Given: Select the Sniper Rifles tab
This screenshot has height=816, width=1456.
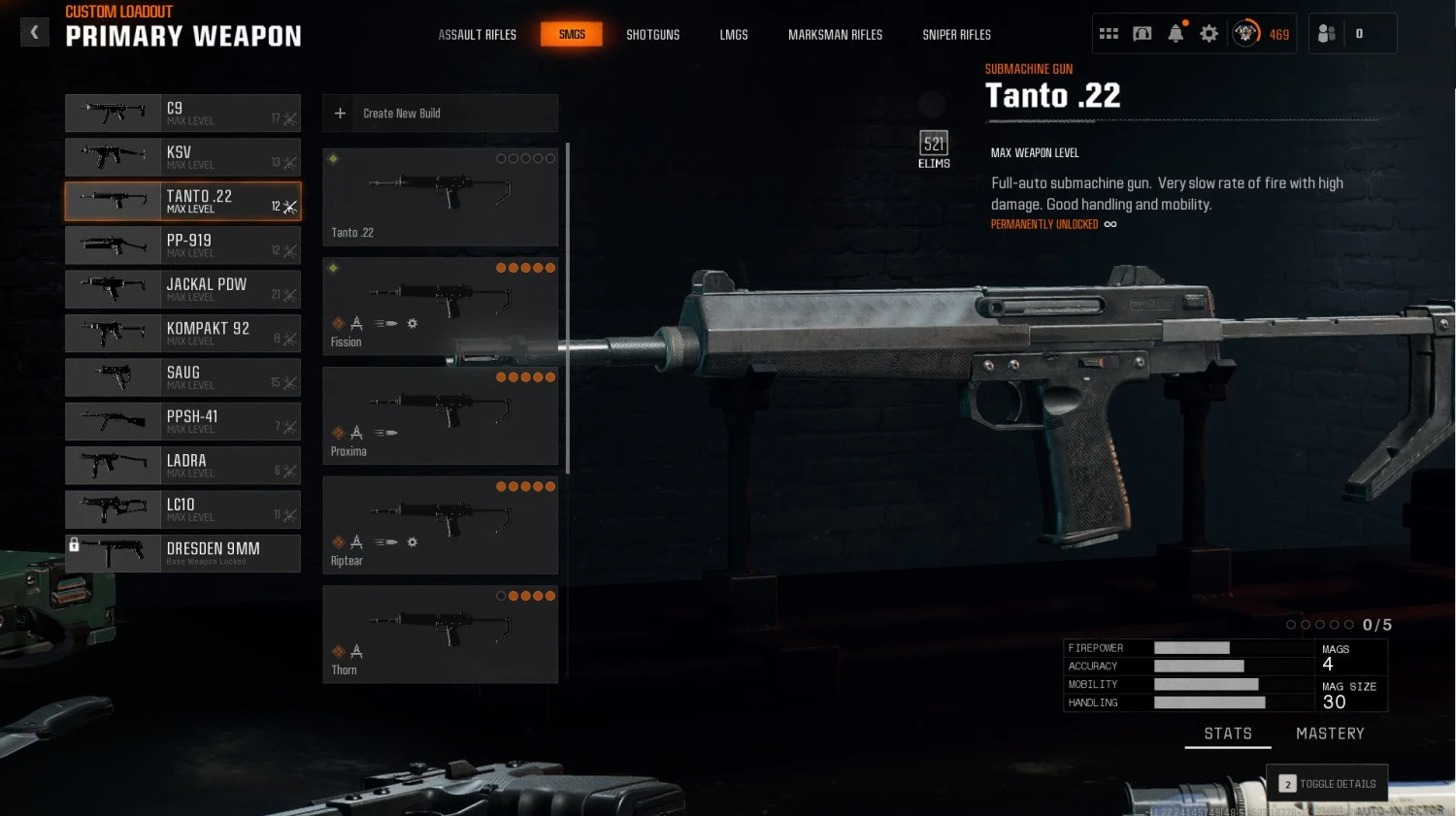Looking at the screenshot, I should point(956,35).
